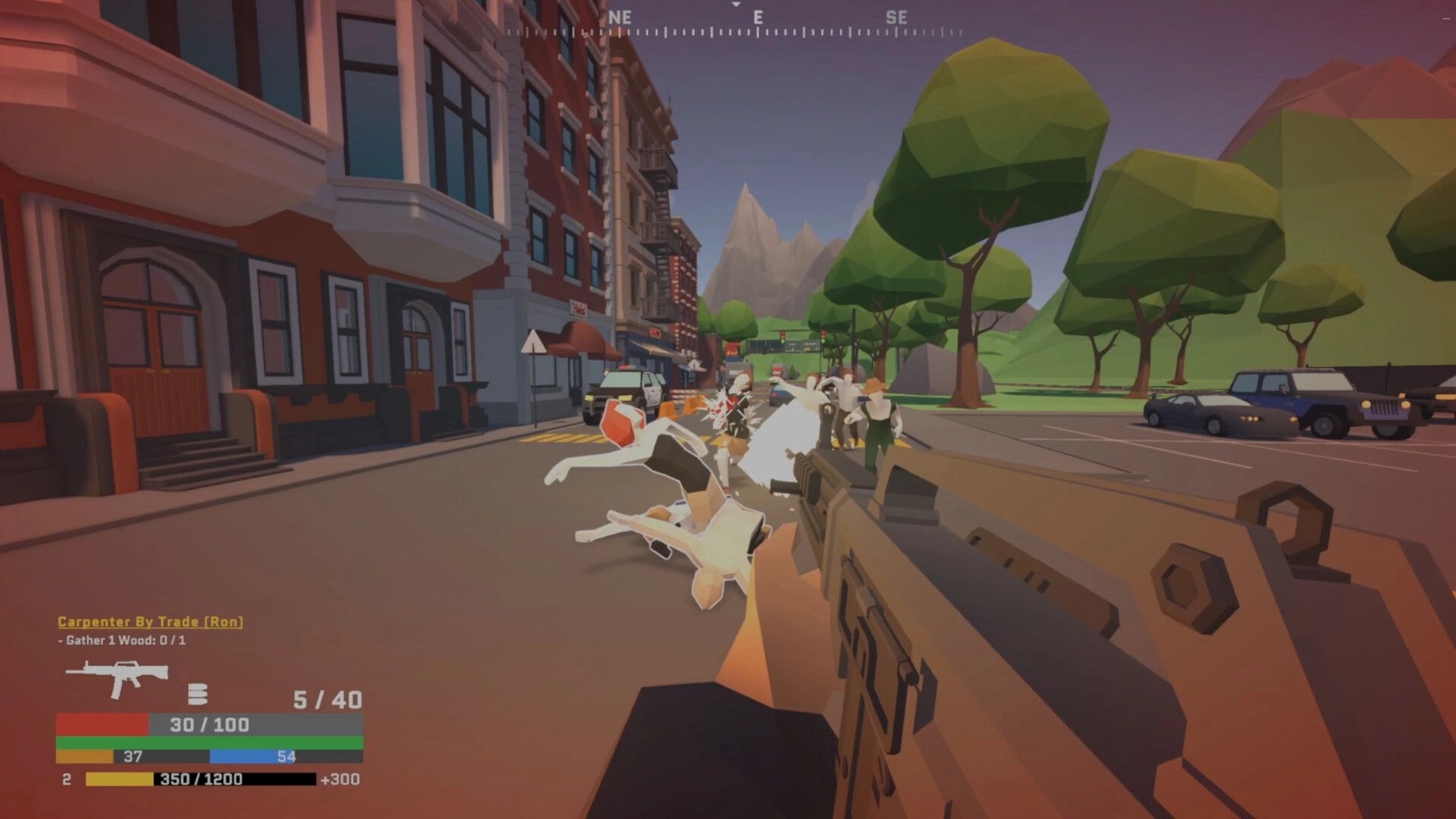Click the SE marker on the compass
Viewport: 1456px width, 819px height.
click(x=898, y=17)
